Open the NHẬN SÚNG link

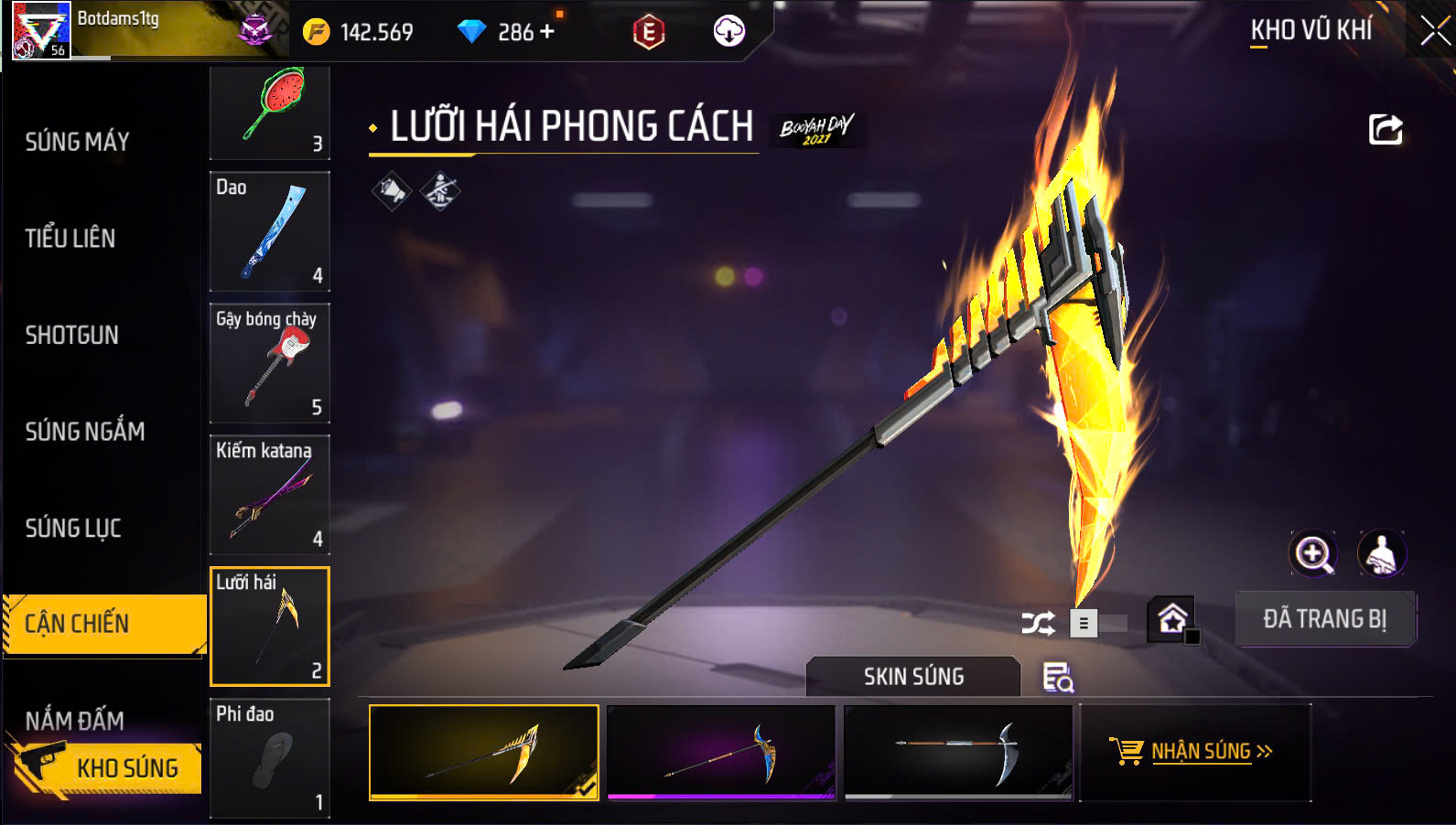click(1194, 752)
